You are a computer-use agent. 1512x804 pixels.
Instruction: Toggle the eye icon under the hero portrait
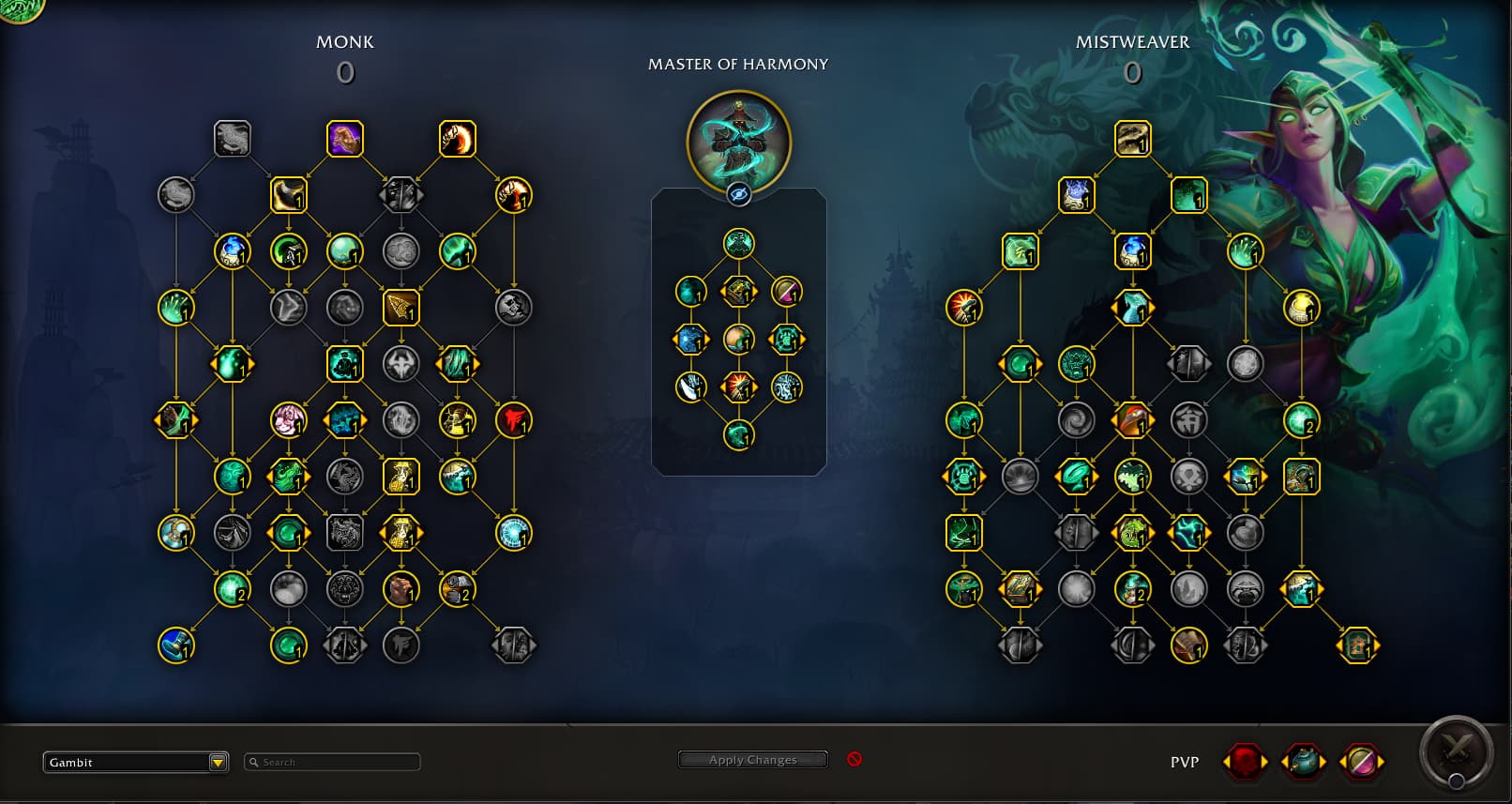[x=739, y=194]
